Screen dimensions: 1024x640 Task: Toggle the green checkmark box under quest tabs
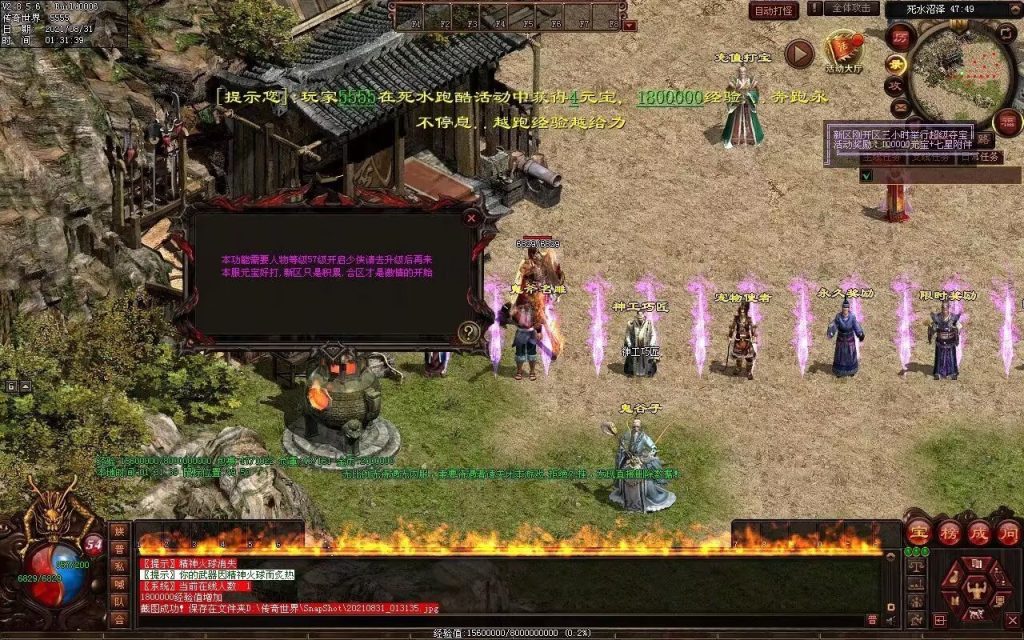[x=866, y=175]
